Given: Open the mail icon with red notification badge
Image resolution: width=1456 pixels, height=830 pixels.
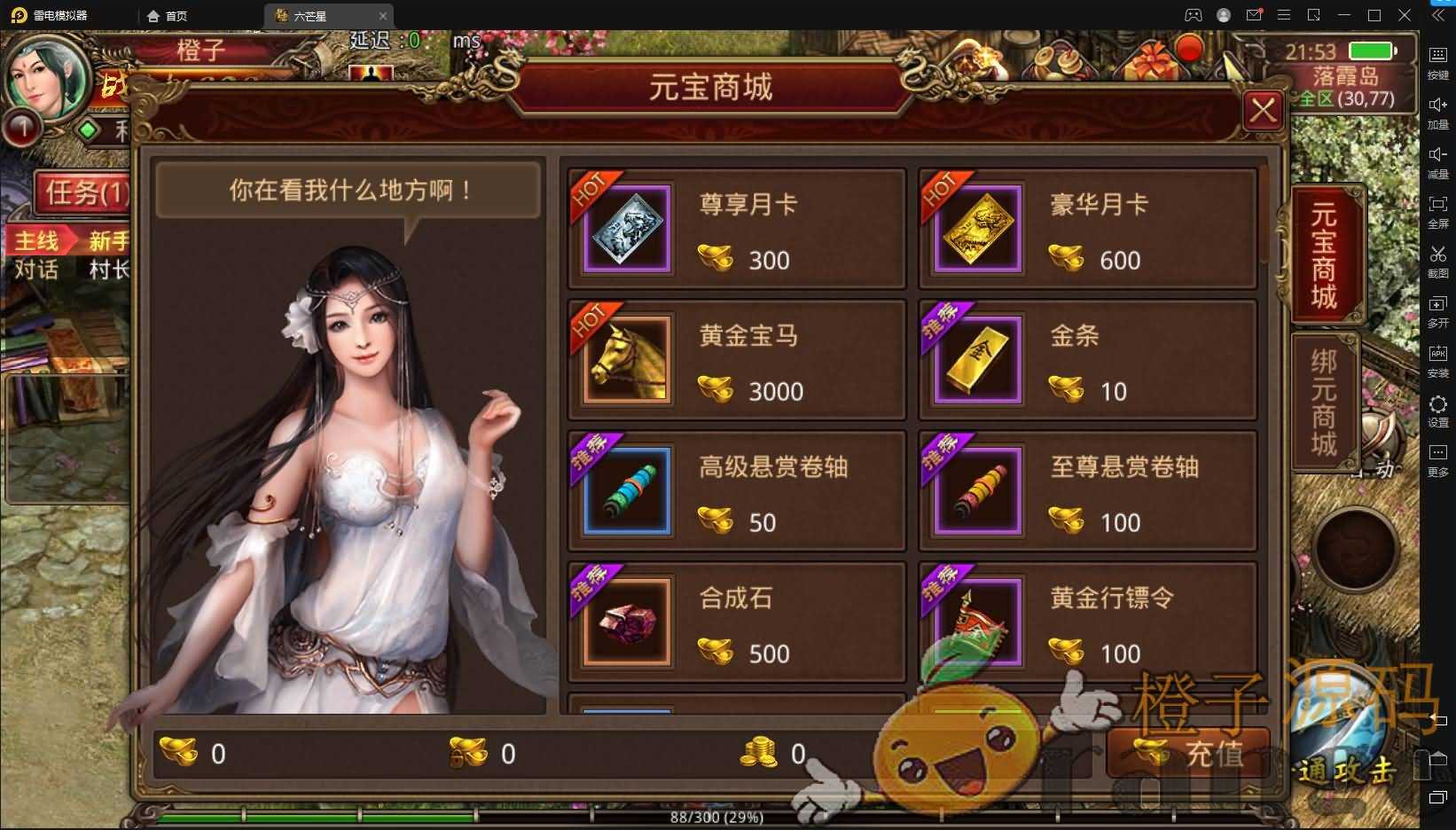Looking at the screenshot, I should click(1253, 15).
